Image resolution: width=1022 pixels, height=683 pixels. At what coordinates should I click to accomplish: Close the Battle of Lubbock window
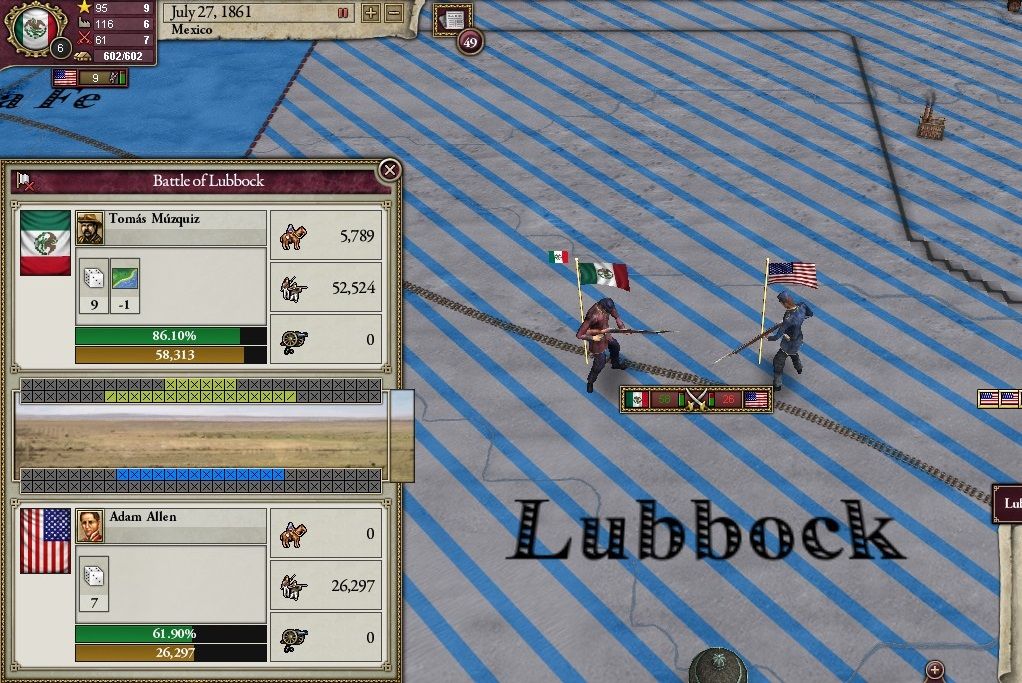(390, 170)
